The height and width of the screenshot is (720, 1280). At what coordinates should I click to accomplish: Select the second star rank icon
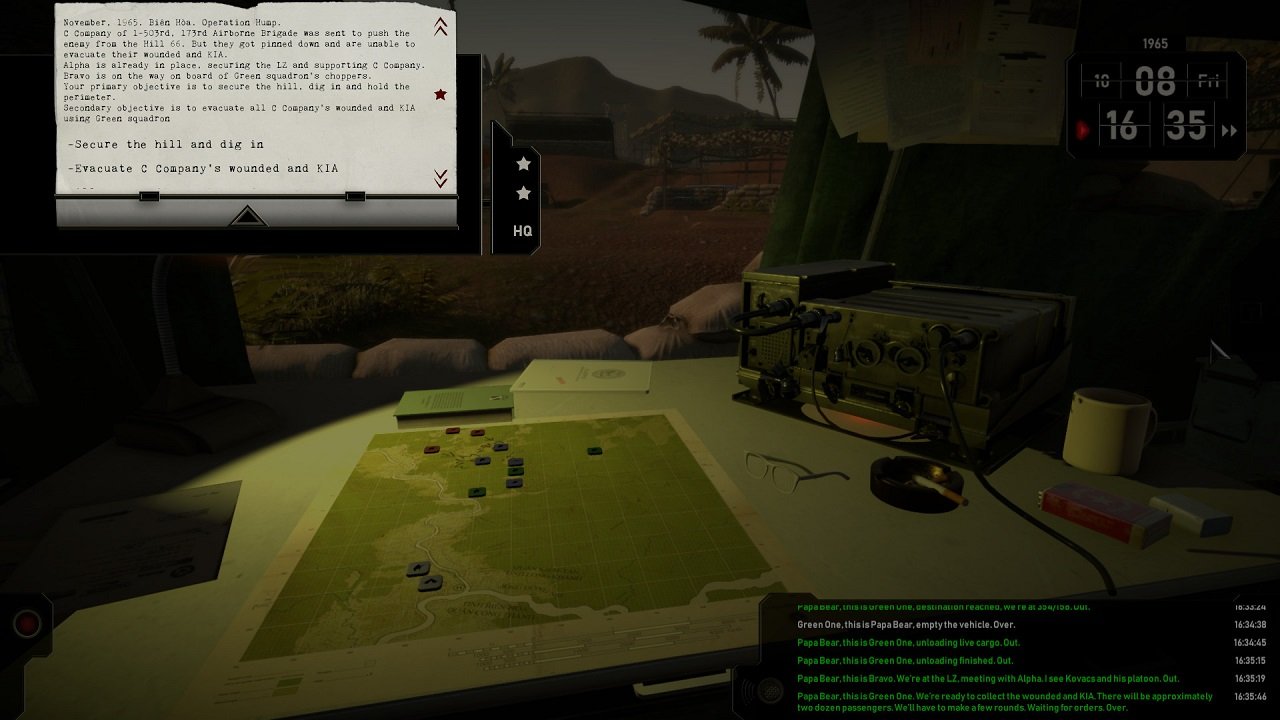click(523, 193)
